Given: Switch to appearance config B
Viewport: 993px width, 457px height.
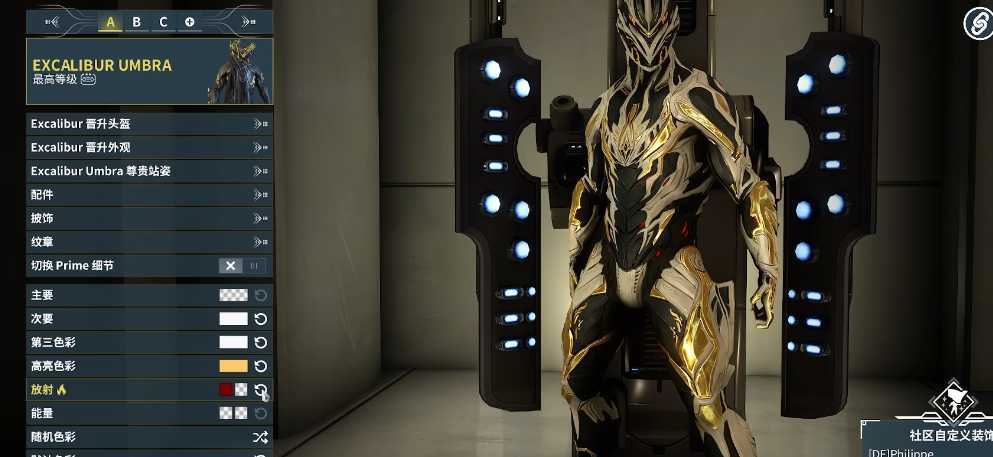Looking at the screenshot, I should (x=137, y=22).
